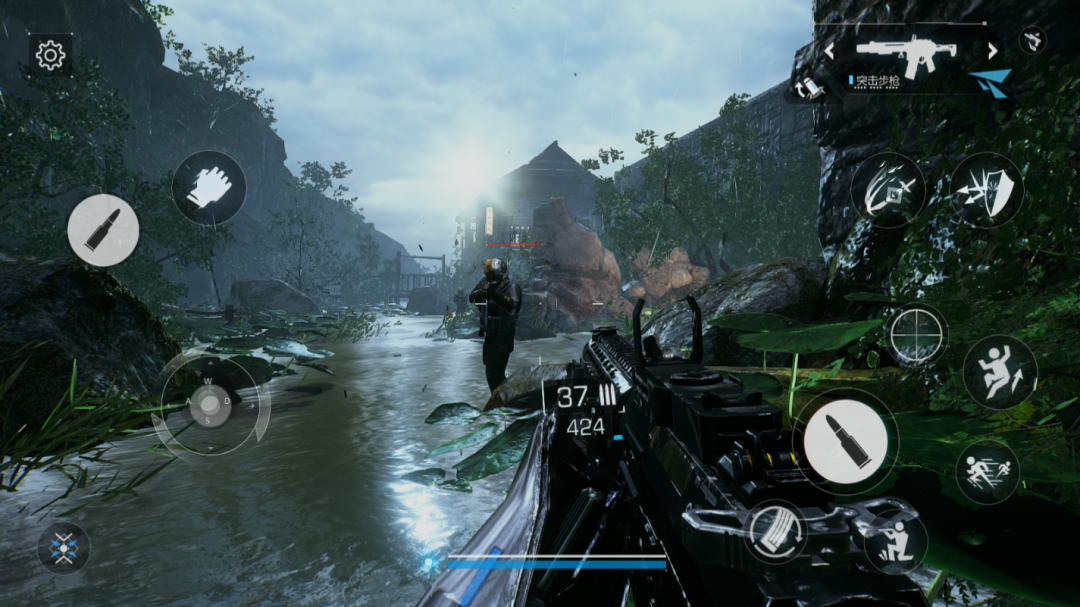Viewport: 1080px width, 607px height.
Task: Switch to the next weapon with the right arrow
Action: click(992, 50)
